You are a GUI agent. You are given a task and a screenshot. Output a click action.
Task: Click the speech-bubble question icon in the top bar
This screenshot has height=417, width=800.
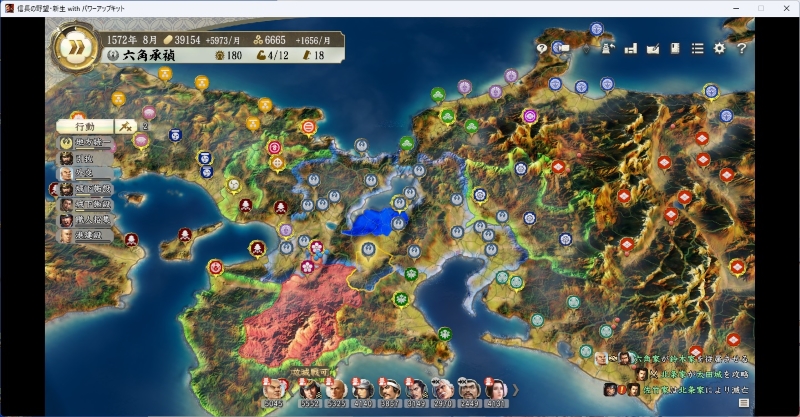[542, 48]
